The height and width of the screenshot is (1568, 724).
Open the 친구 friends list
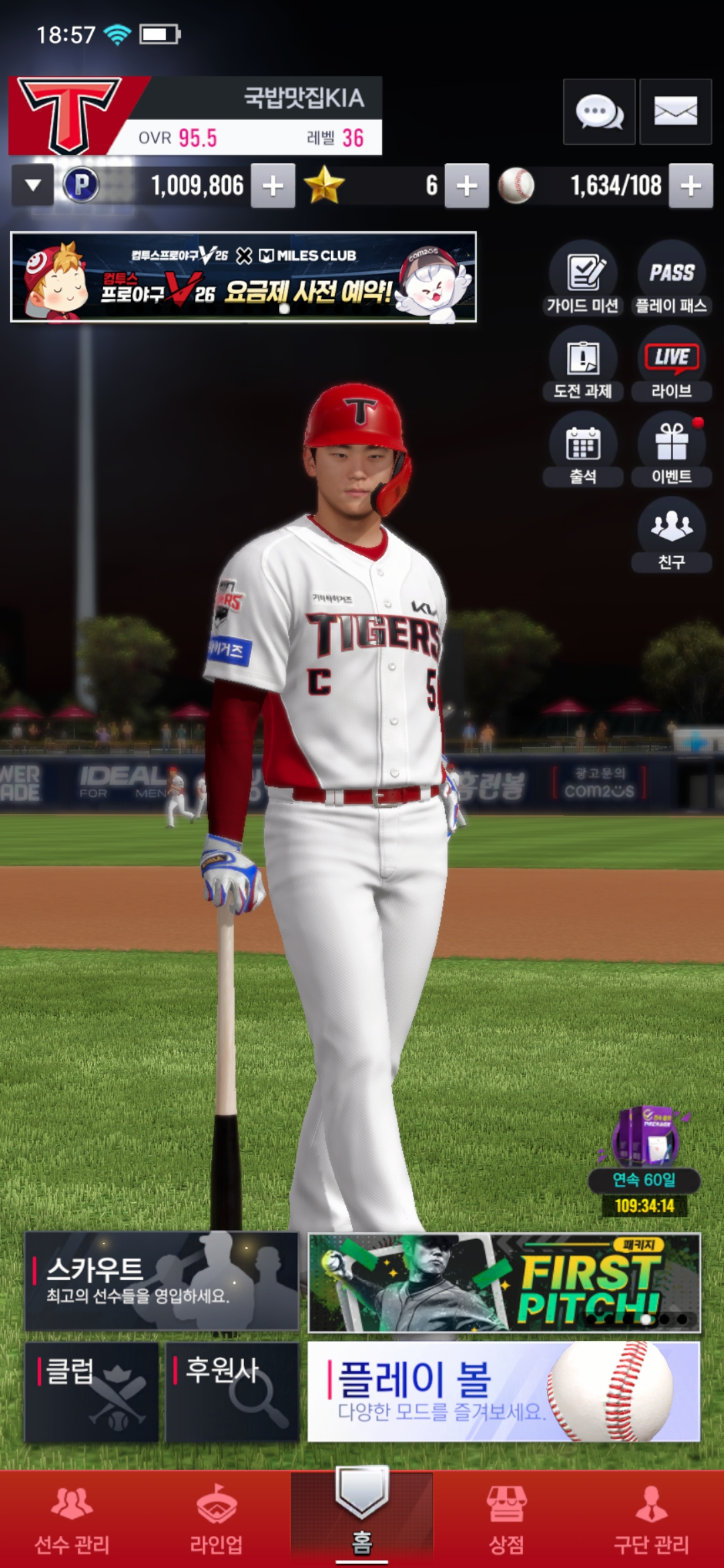[671, 535]
